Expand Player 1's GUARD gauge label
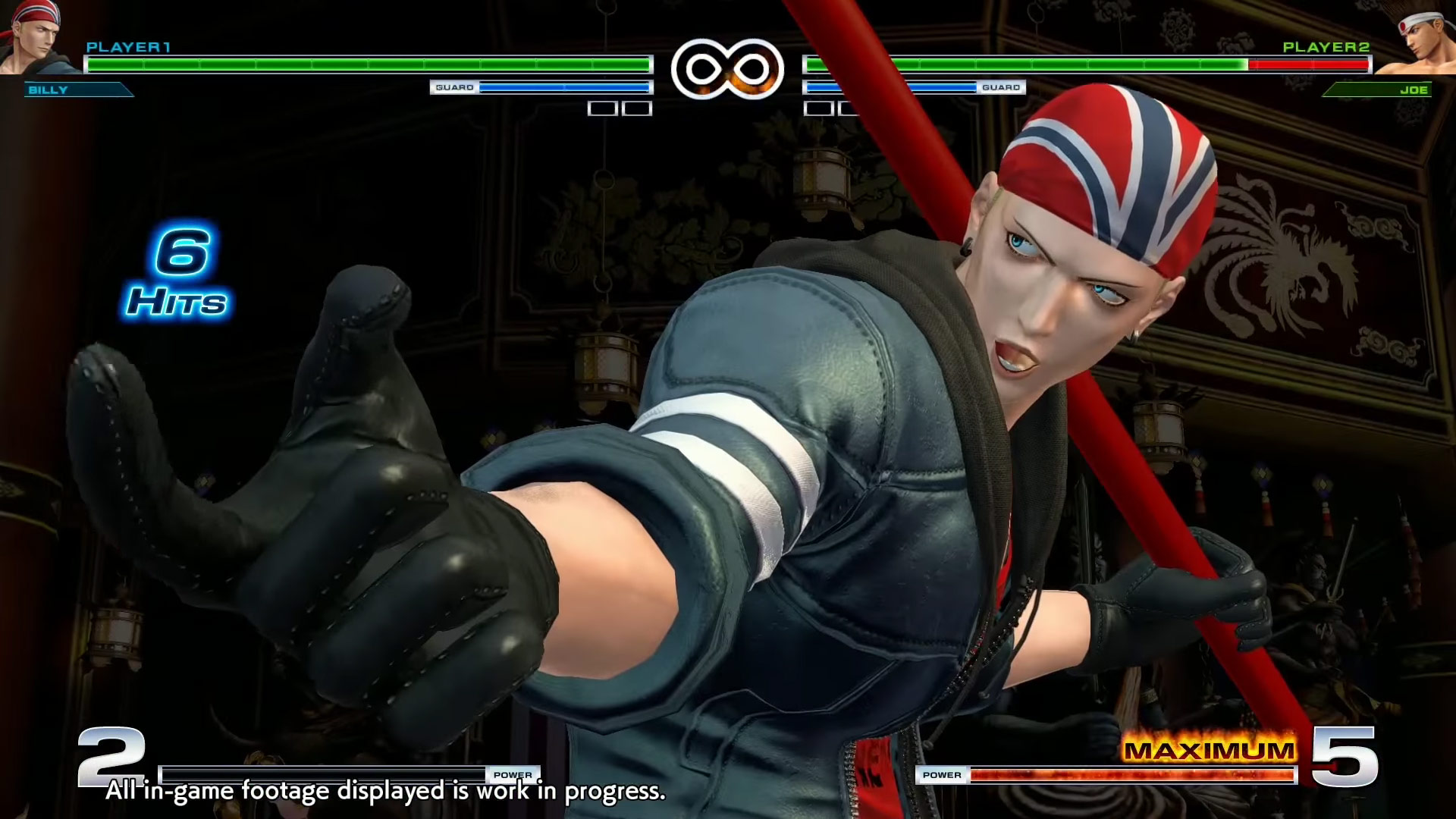 [453, 87]
